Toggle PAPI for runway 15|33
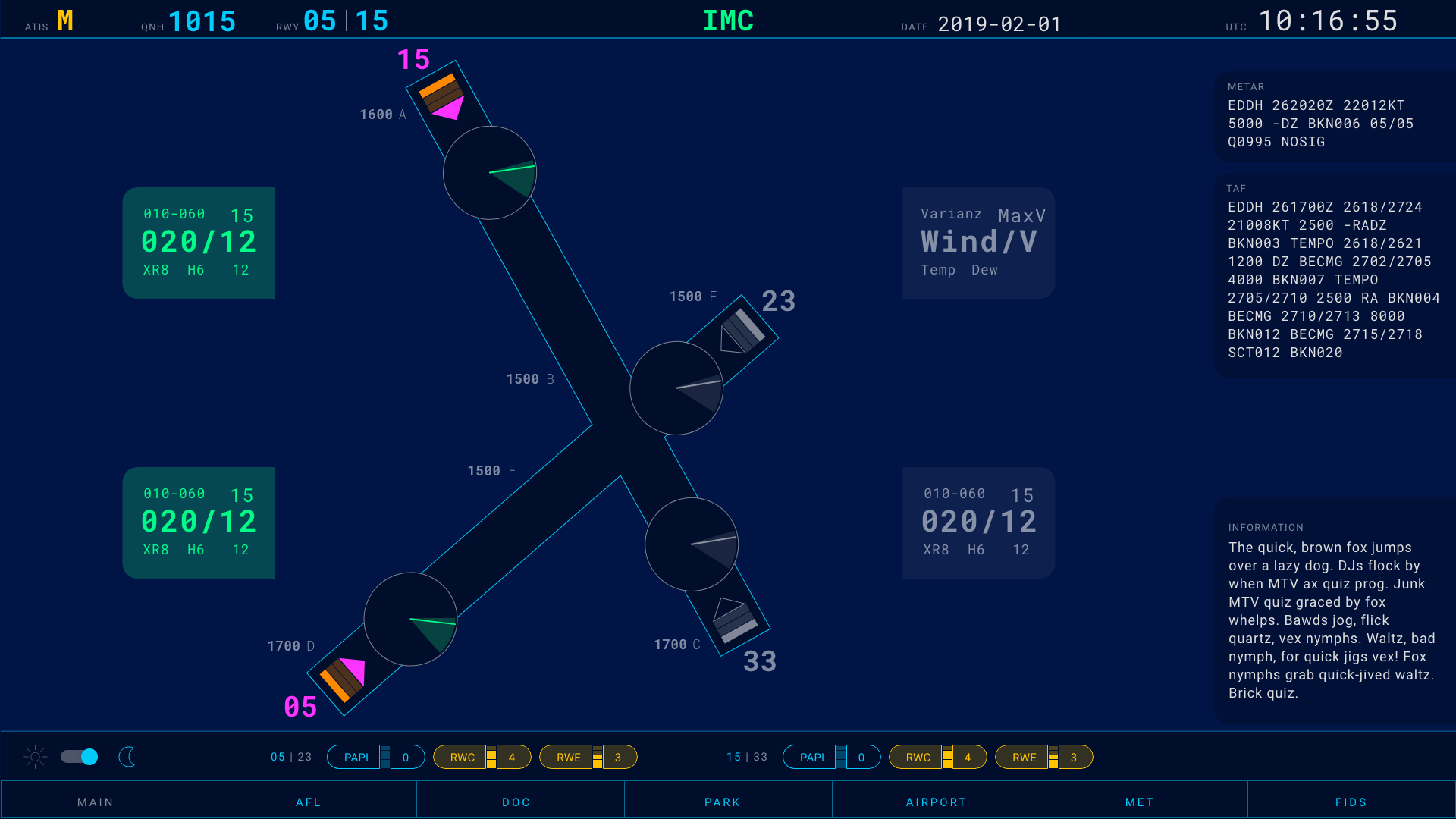This screenshot has width=1456, height=819. point(811,756)
